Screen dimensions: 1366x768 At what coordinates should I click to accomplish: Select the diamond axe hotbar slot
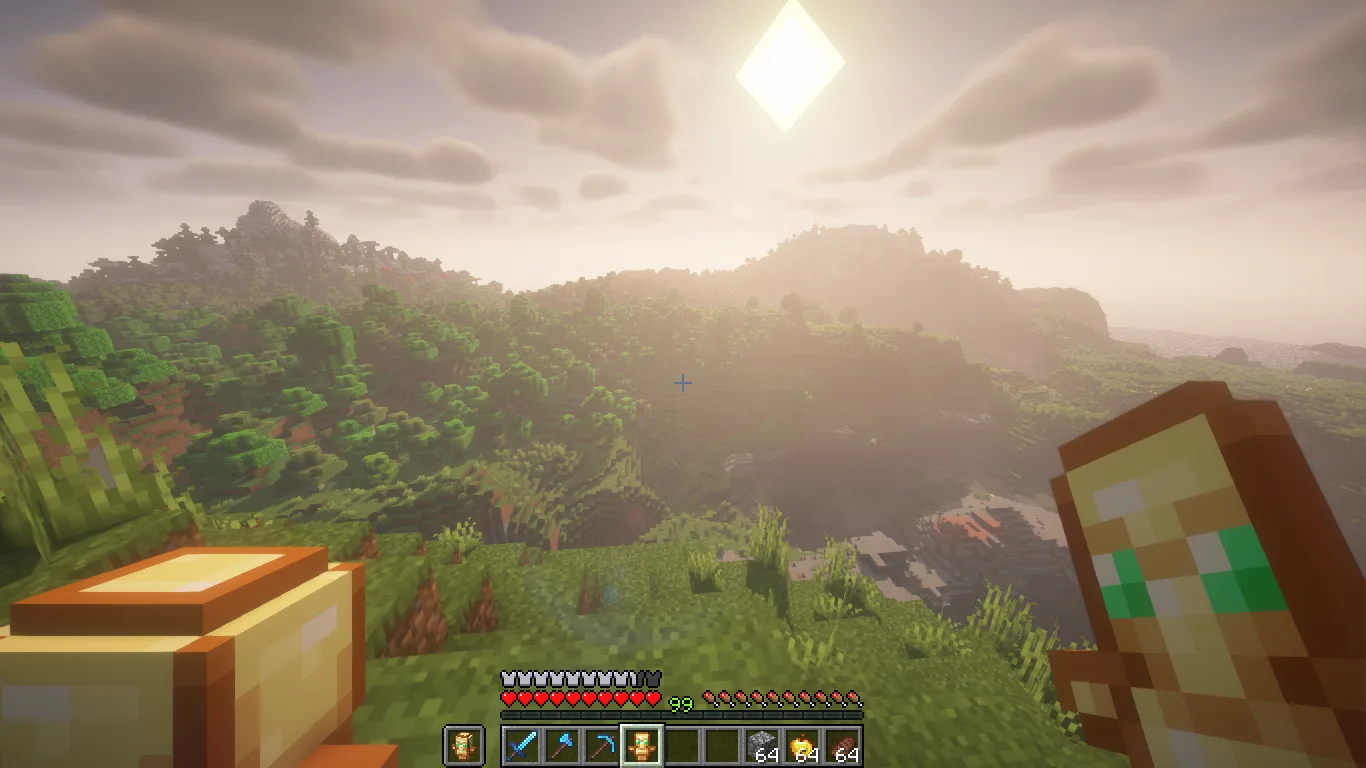tap(561, 746)
